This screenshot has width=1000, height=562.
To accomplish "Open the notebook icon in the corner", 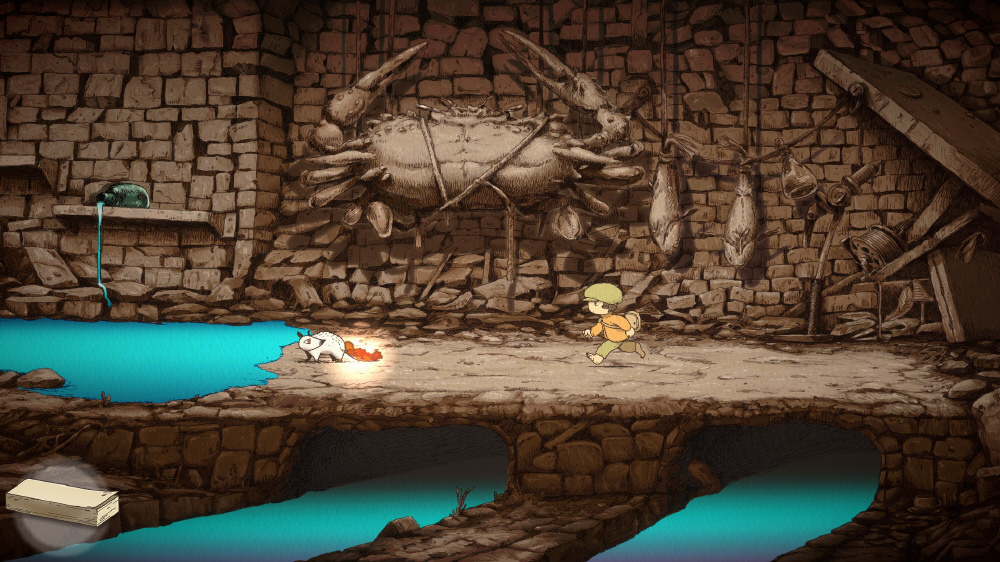I will click(62, 502).
